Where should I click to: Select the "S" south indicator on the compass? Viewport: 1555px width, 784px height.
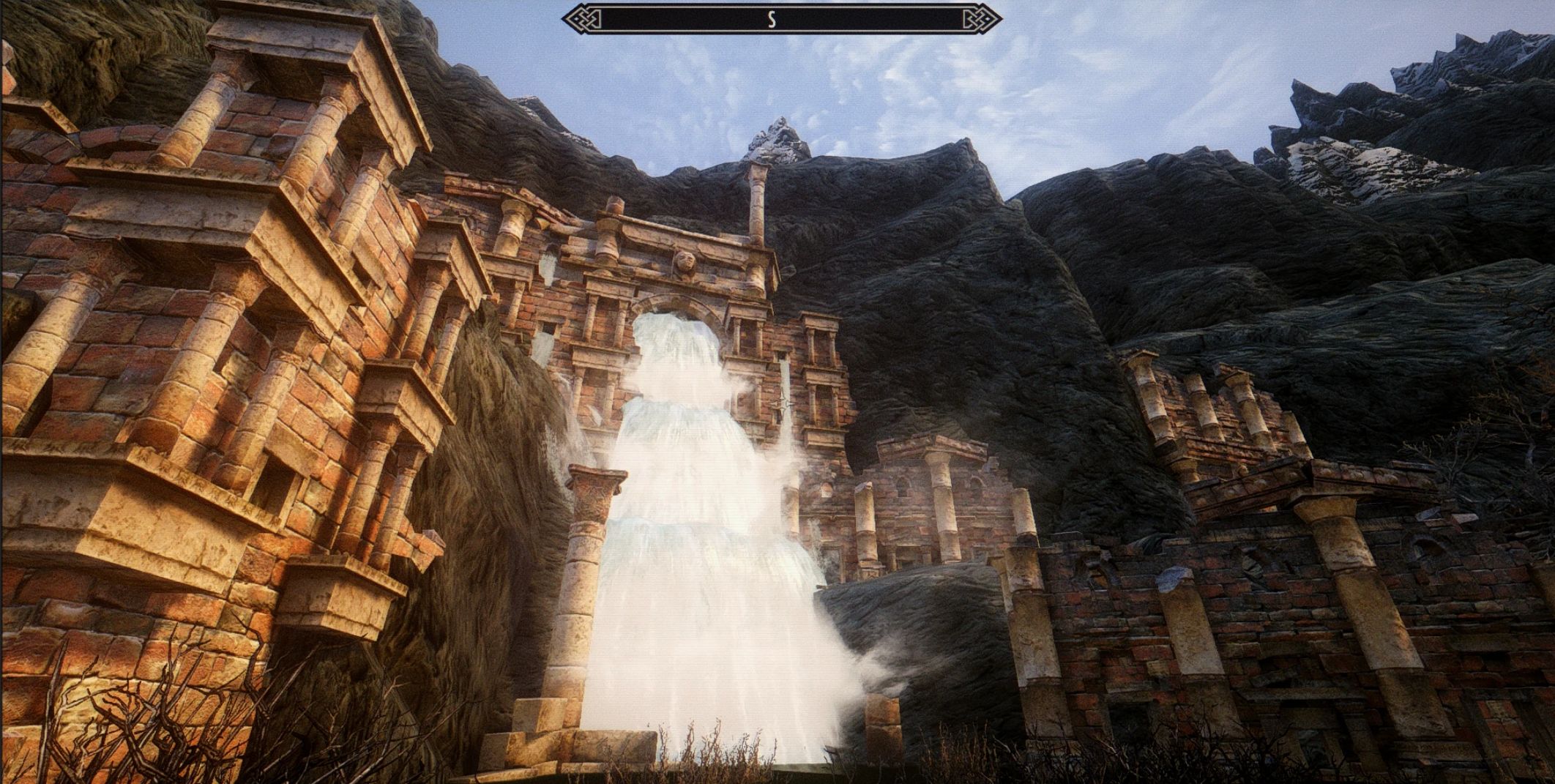pyautogui.click(x=770, y=18)
